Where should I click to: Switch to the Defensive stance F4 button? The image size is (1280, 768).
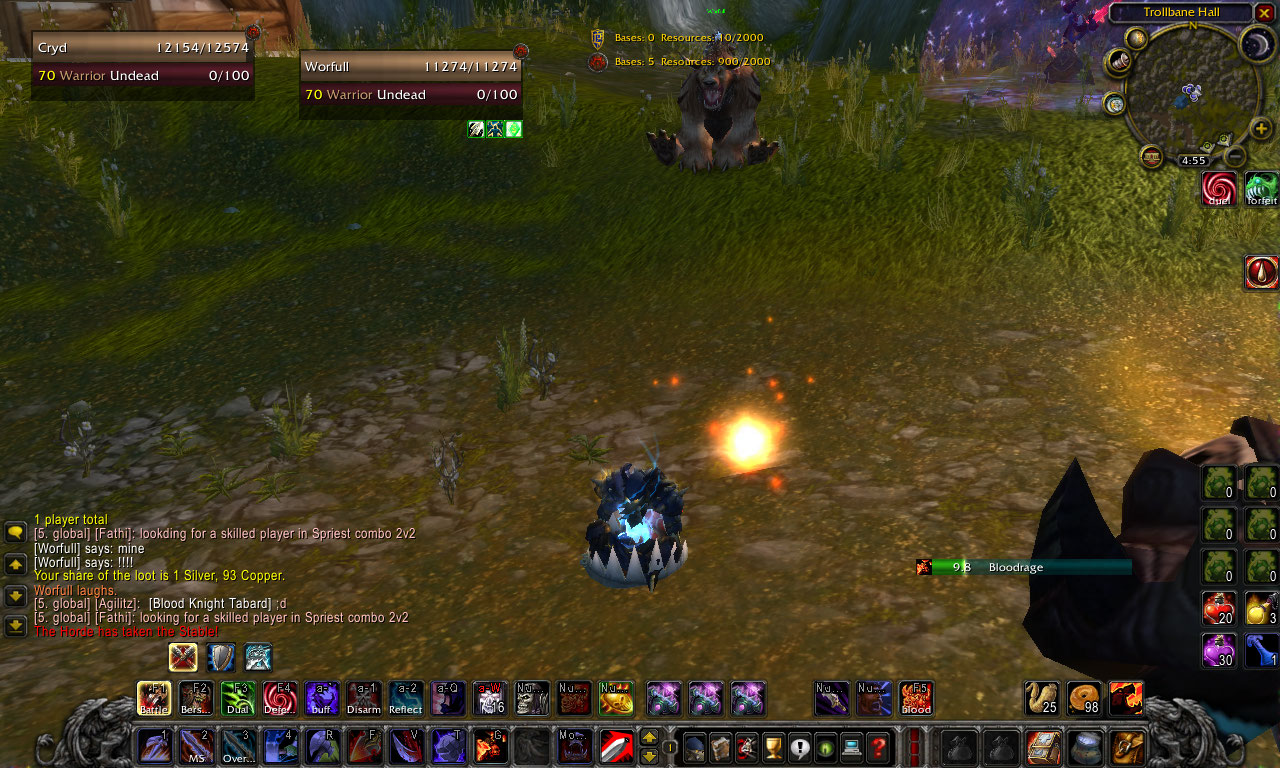280,698
